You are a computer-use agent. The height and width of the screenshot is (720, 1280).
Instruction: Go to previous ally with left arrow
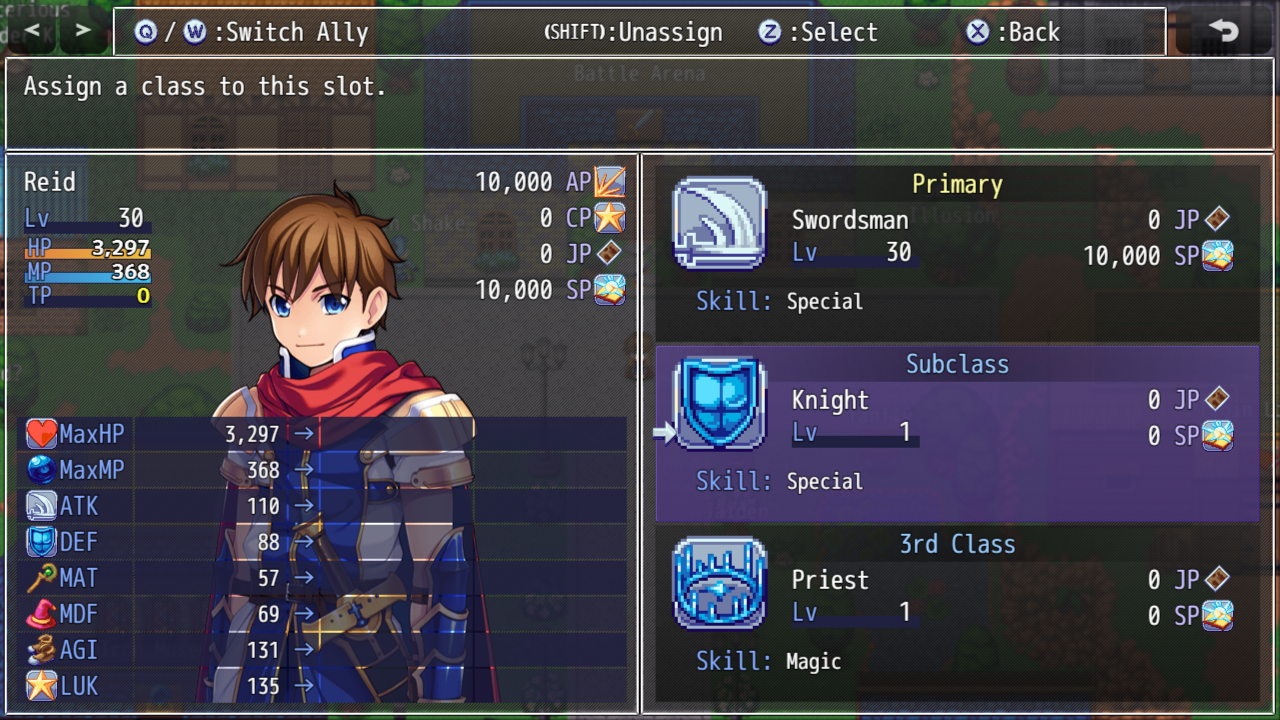pyautogui.click(x=33, y=31)
